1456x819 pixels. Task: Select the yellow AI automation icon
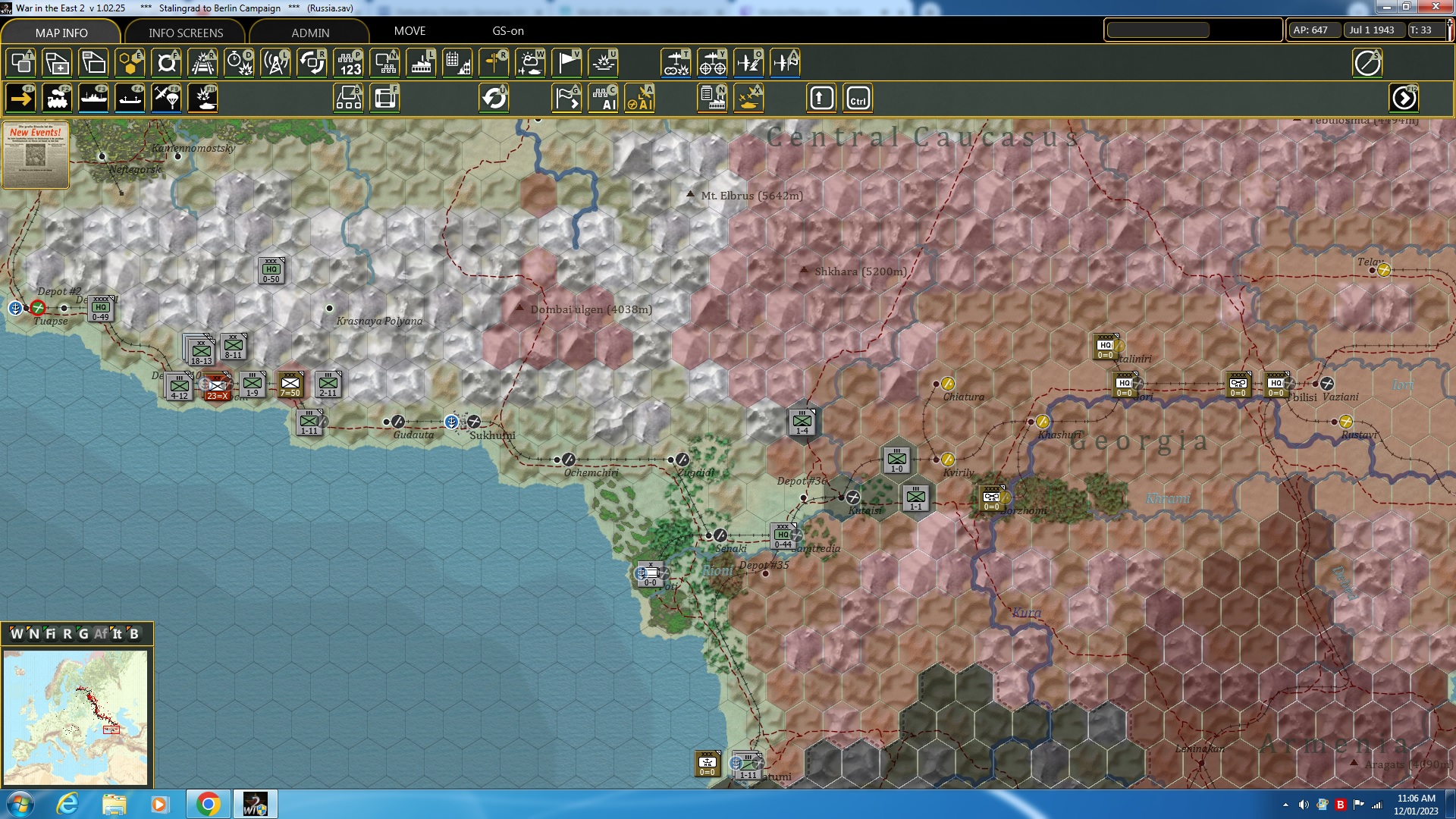tap(641, 98)
